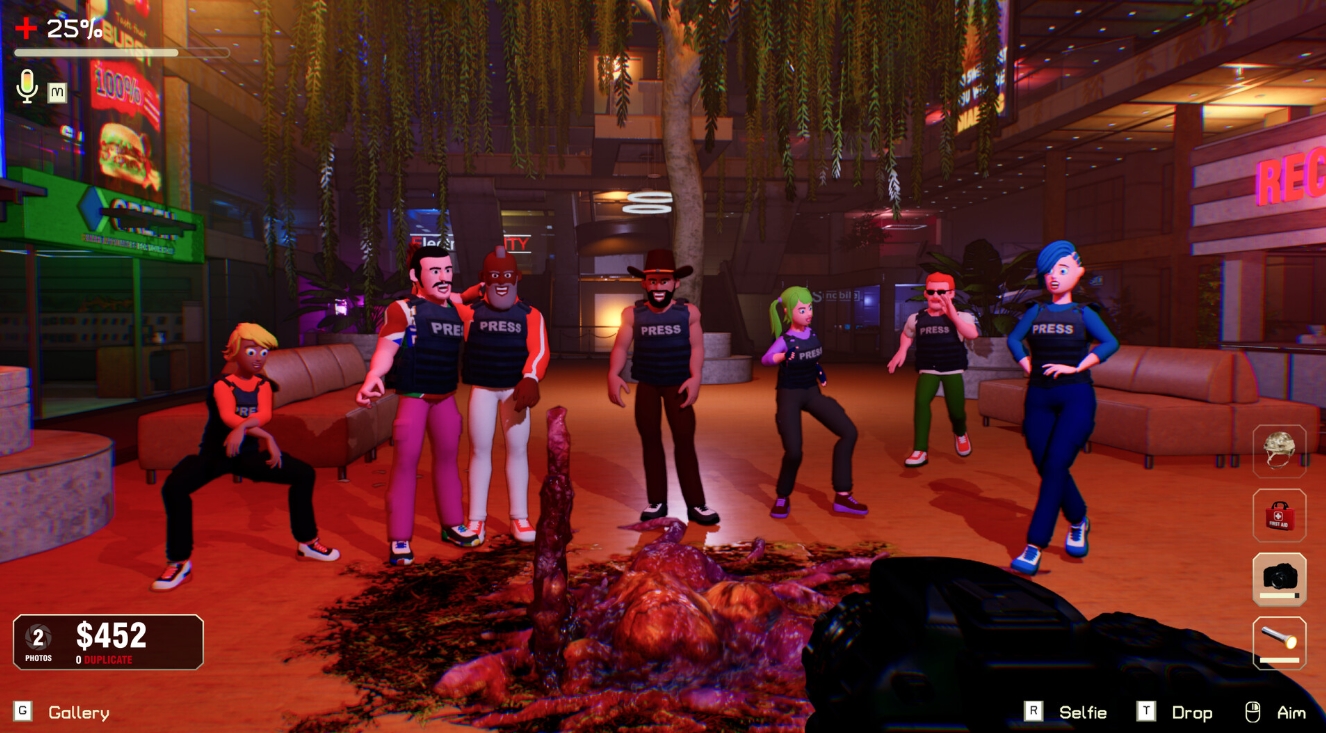Select the helmet inventory slot
The height and width of the screenshot is (733, 1326).
point(1279,451)
